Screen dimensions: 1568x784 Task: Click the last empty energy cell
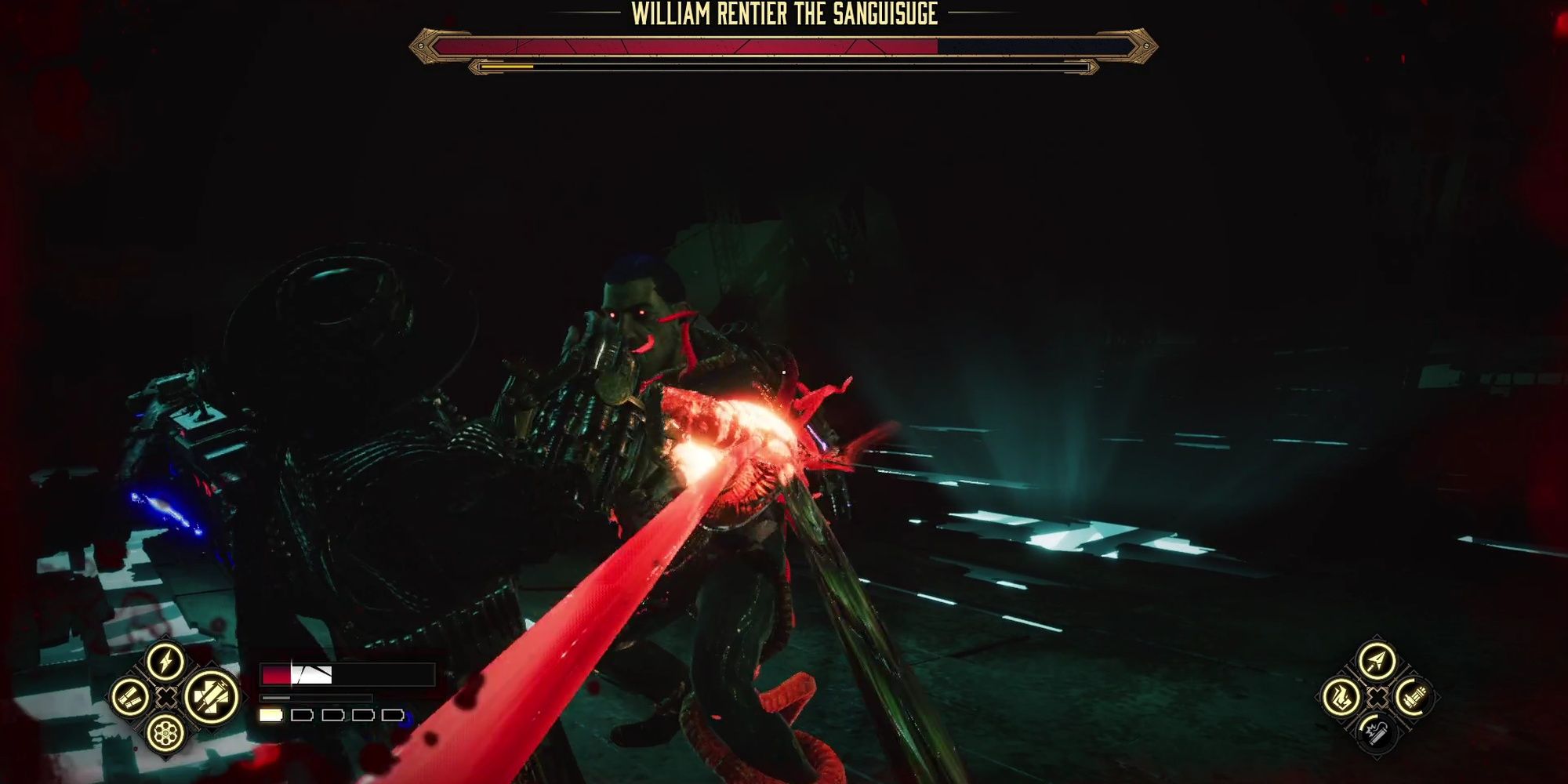pyautogui.click(x=392, y=715)
